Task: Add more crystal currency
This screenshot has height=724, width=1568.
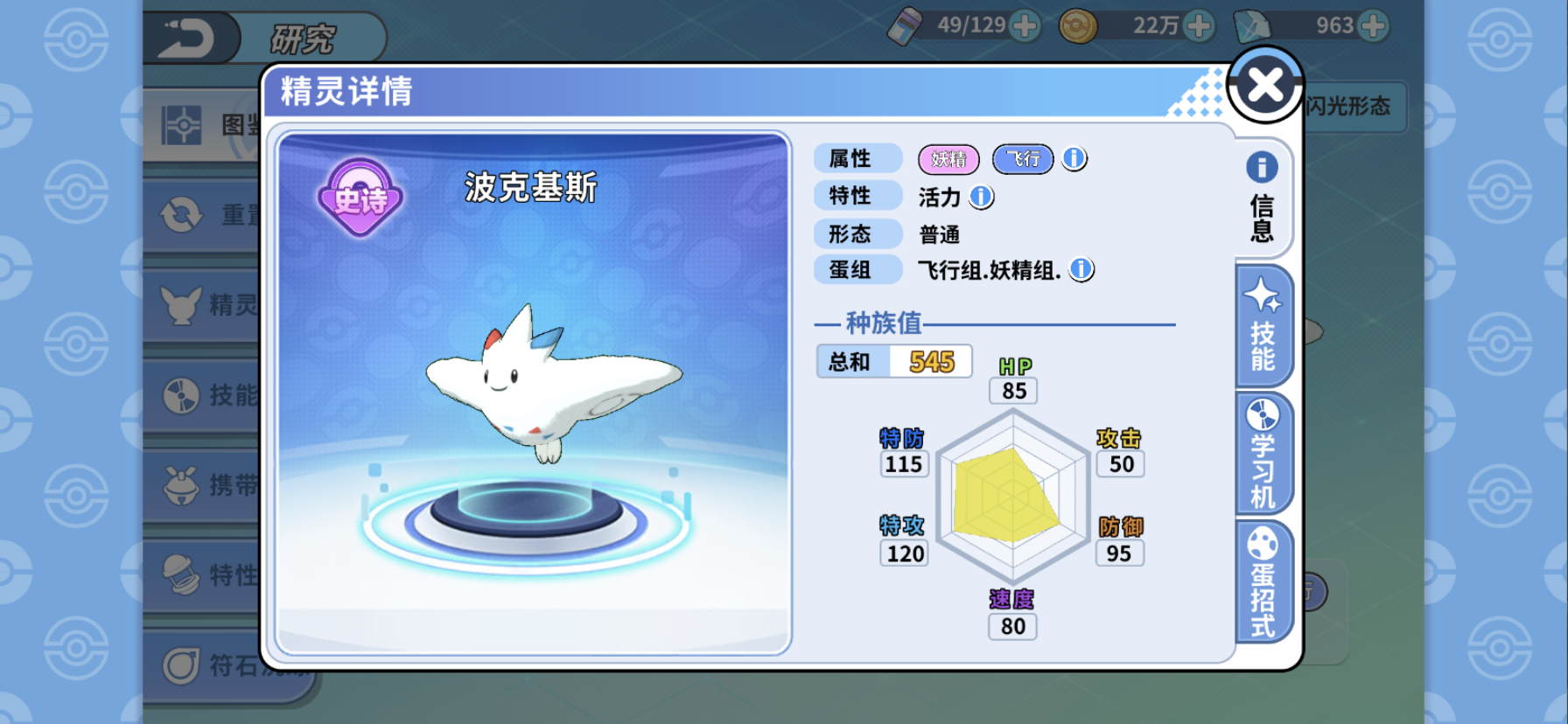Action: click(x=1374, y=26)
